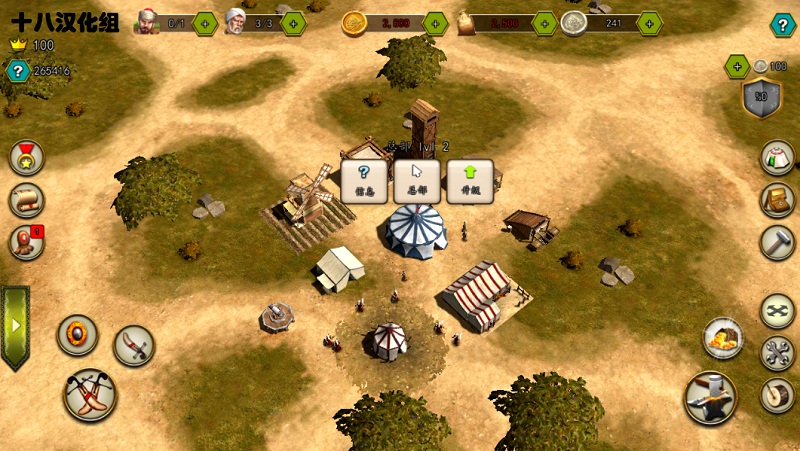
Task: Select the round shield icon
Action: point(77,334)
